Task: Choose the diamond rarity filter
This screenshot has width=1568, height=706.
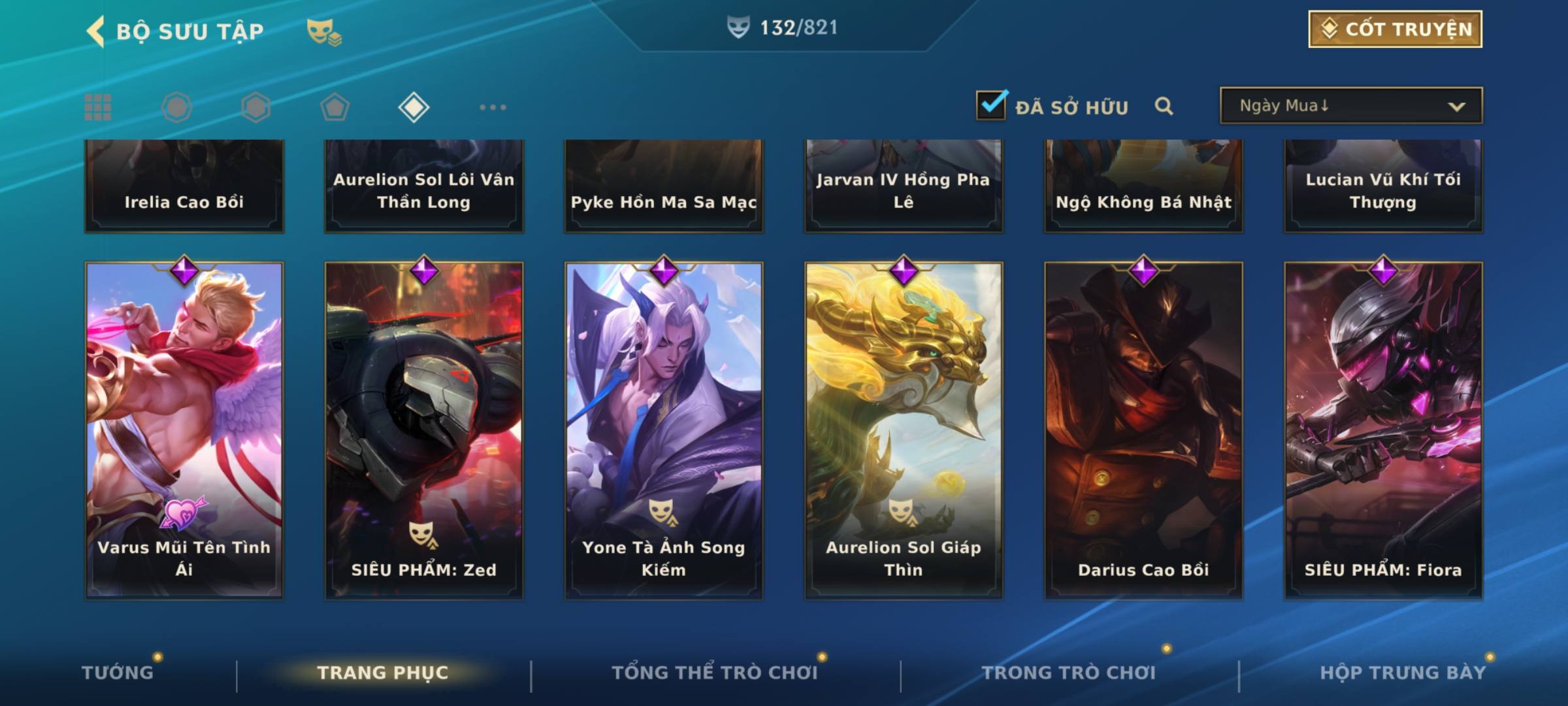Action: click(414, 107)
